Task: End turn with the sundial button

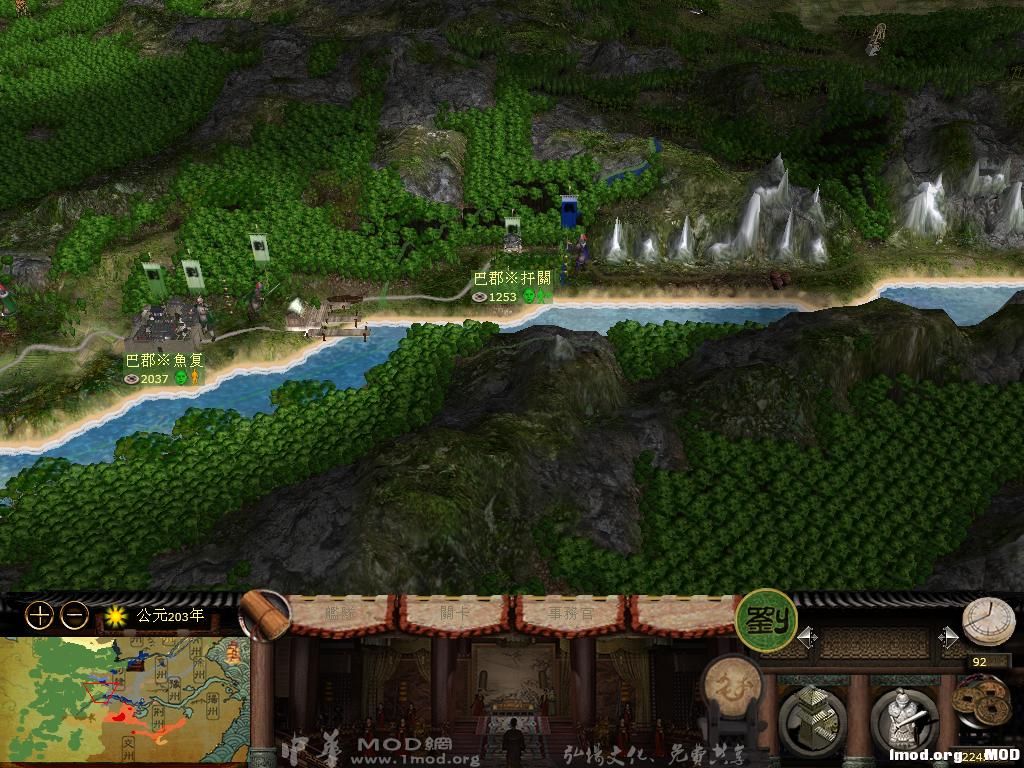Action: 988,622
